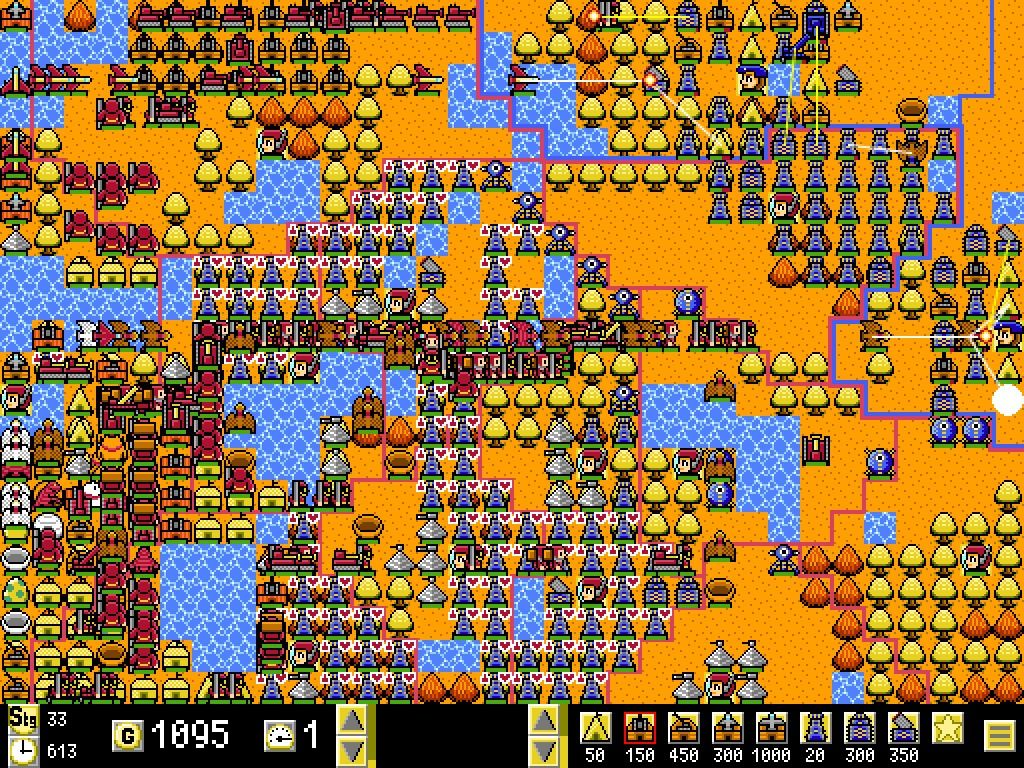
Task: Select the tent building costing 50
Action: (597, 728)
